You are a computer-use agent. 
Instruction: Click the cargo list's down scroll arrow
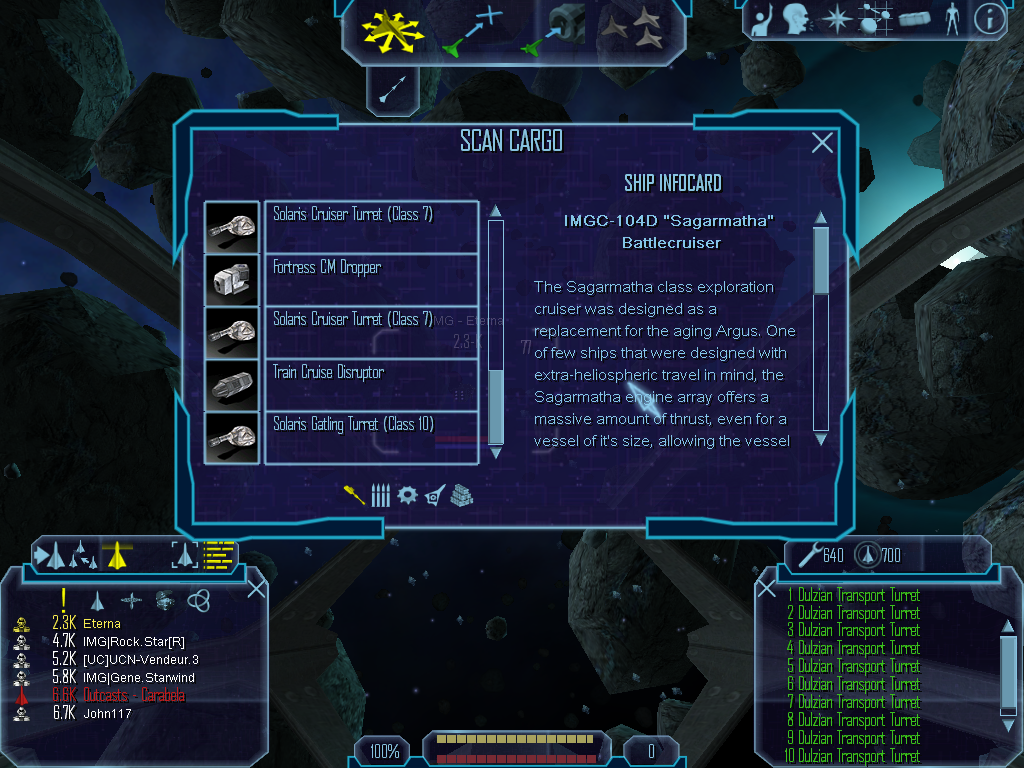pyautogui.click(x=495, y=455)
